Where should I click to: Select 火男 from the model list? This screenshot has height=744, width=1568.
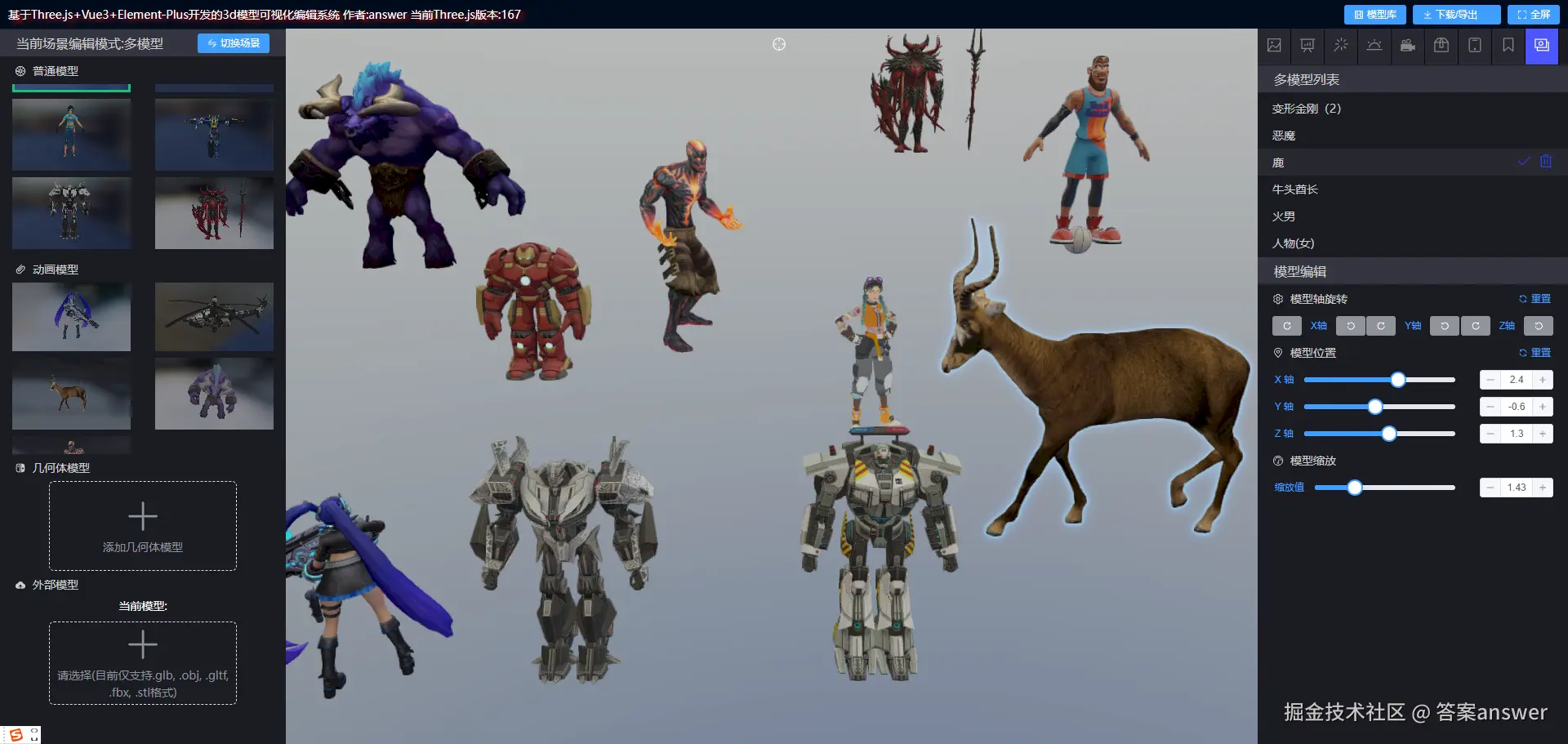(1285, 216)
